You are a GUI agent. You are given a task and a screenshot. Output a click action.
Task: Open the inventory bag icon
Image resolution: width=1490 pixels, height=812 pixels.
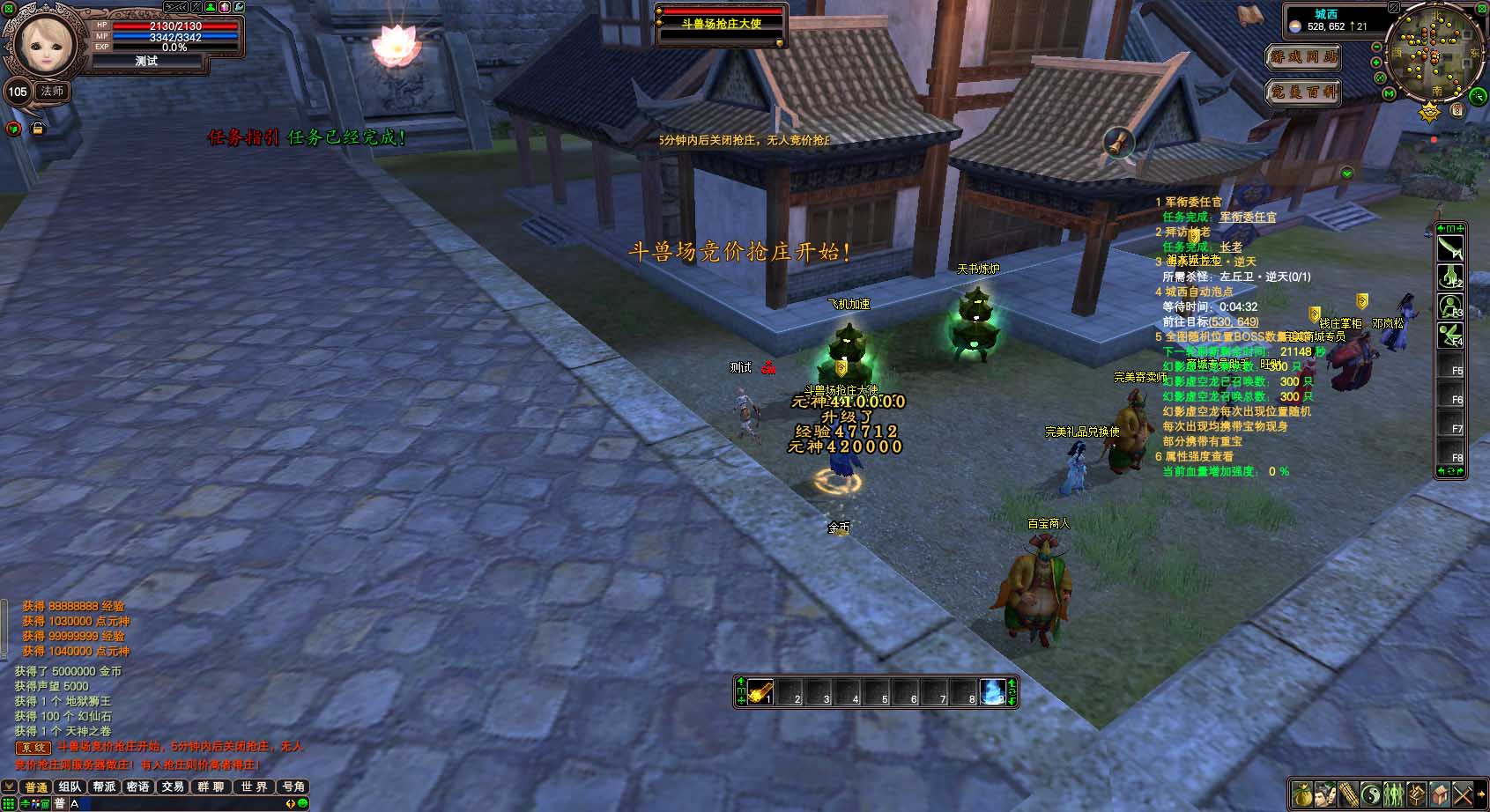pos(1302,794)
